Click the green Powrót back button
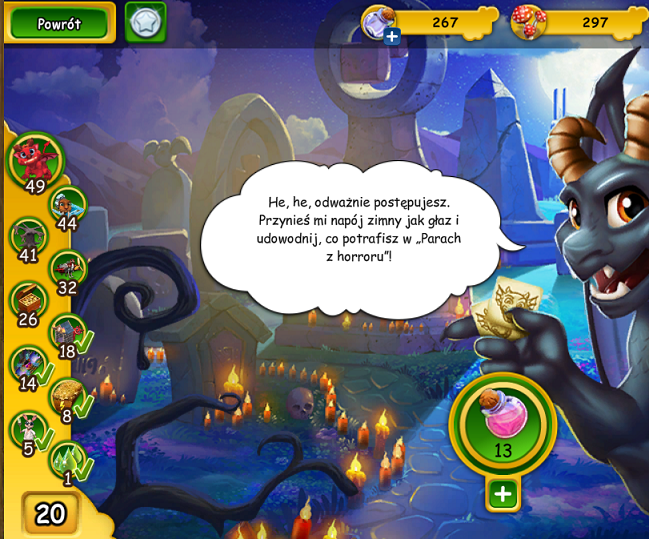The height and width of the screenshot is (539, 649). point(59,22)
